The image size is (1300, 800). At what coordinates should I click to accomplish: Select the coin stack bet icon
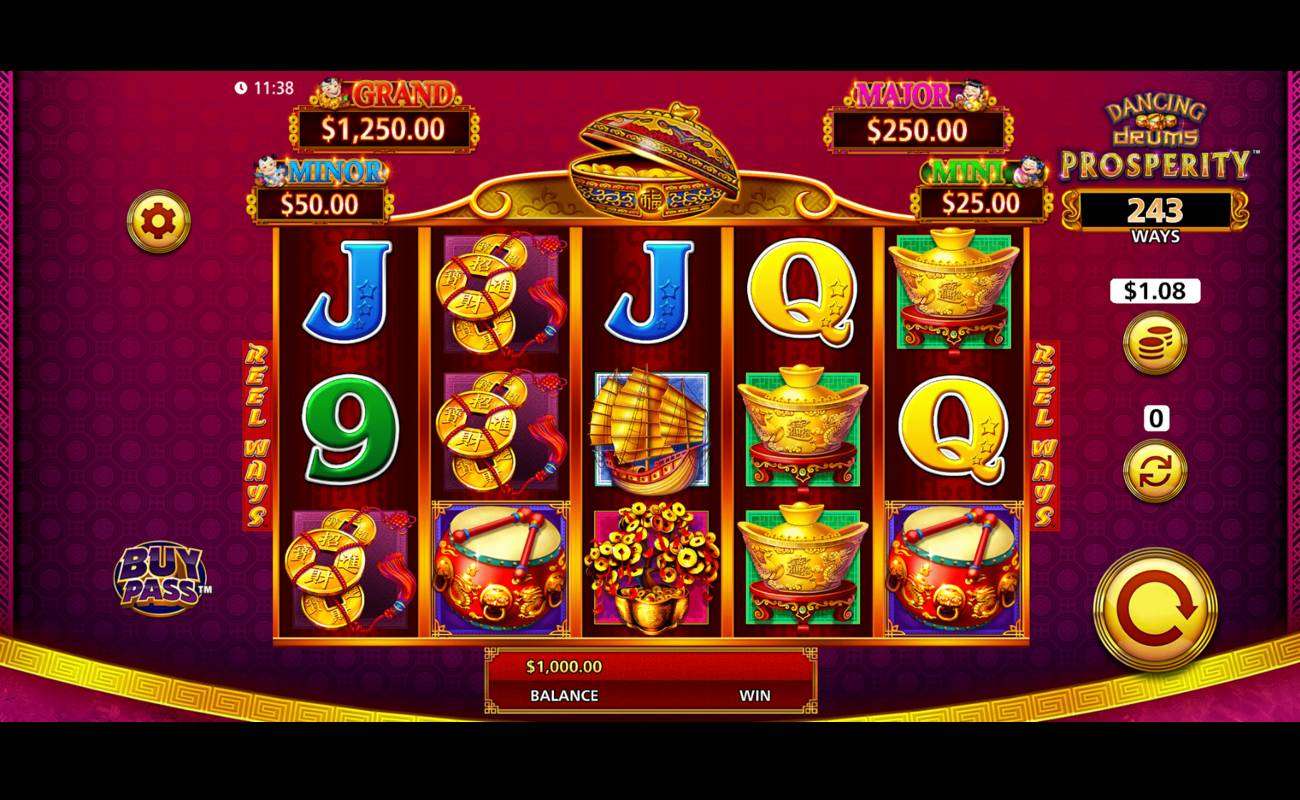pyautogui.click(x=1154, y=345)
